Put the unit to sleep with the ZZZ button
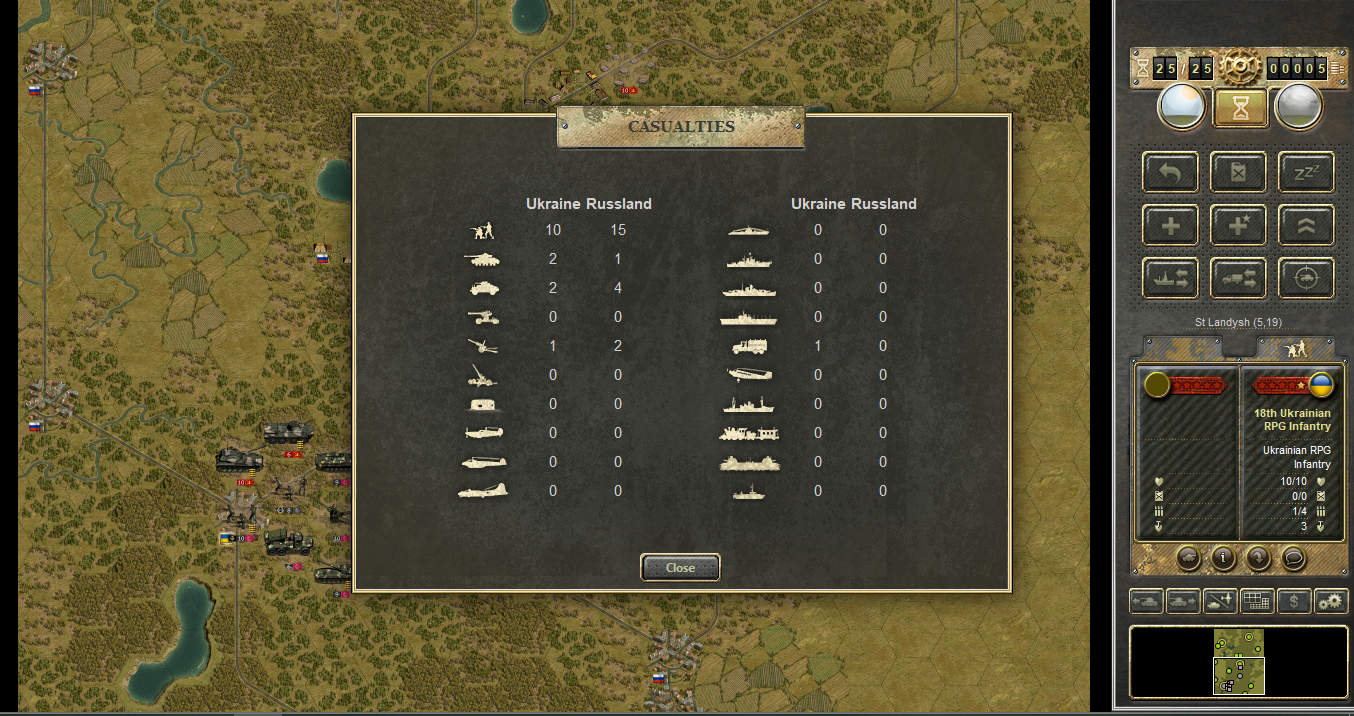This screenshot has height=716, width=1354. (1306, 172)
